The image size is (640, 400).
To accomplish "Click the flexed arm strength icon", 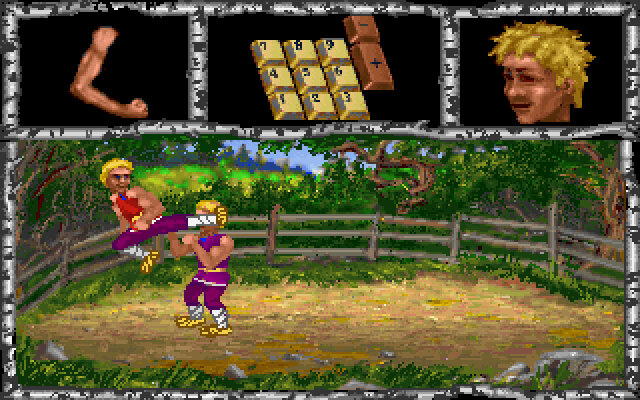I will (x=105, y=70).
